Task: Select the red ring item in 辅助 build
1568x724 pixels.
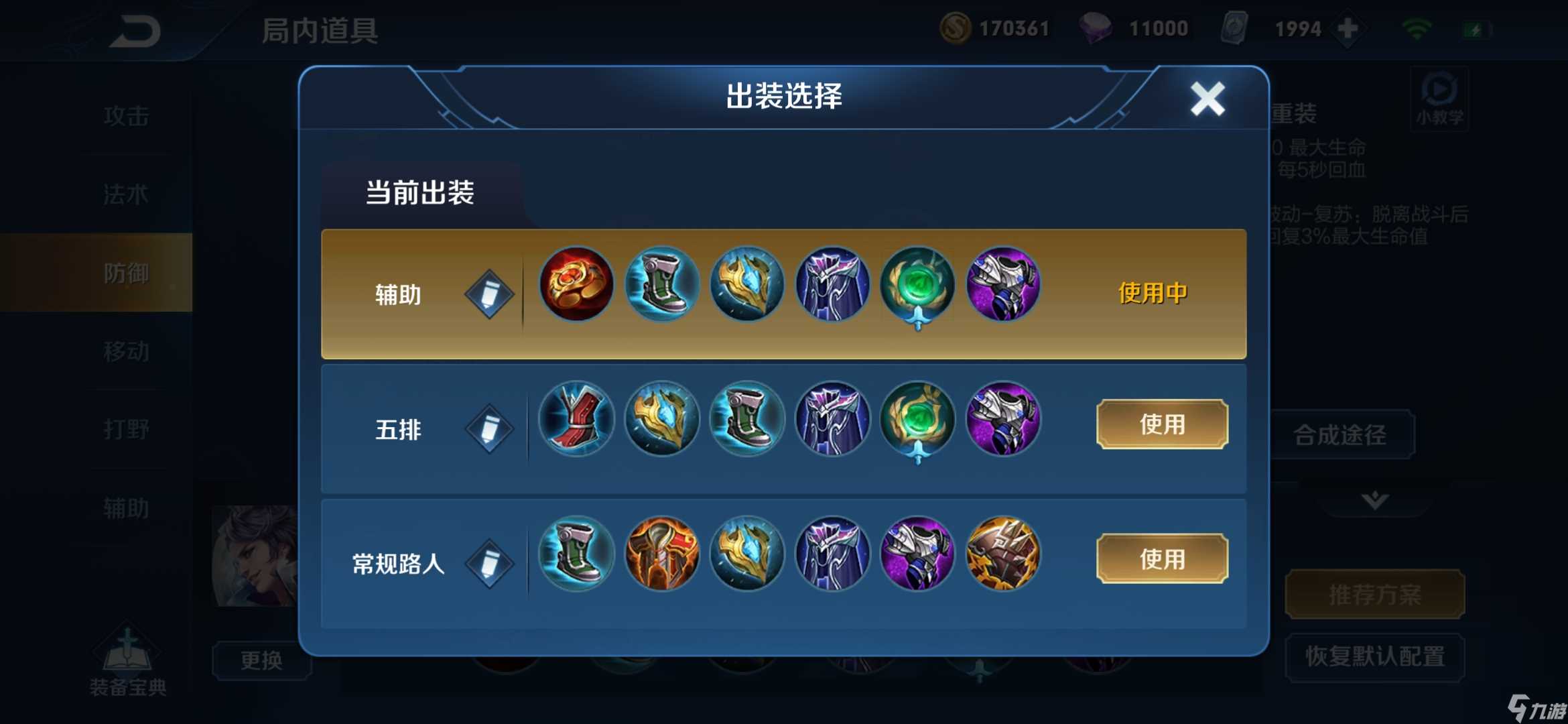Action: 576,284
